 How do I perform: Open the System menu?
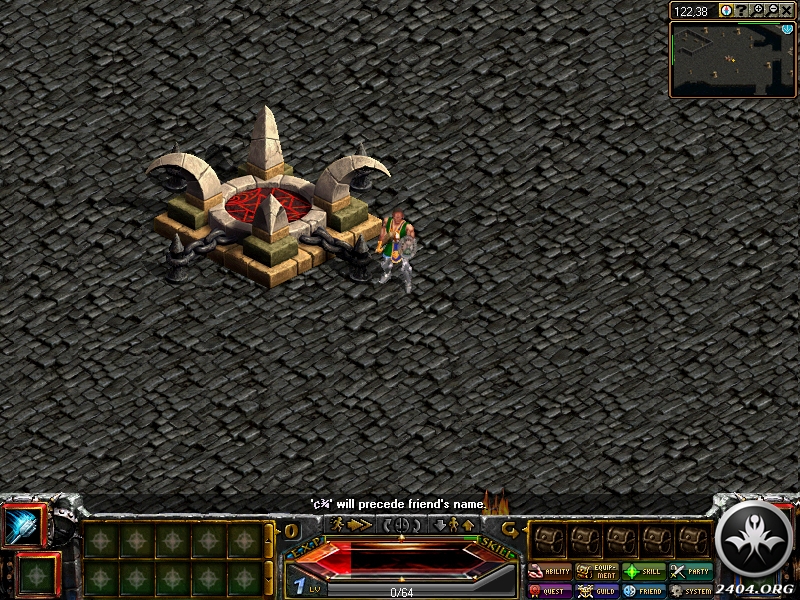[691, 591]
